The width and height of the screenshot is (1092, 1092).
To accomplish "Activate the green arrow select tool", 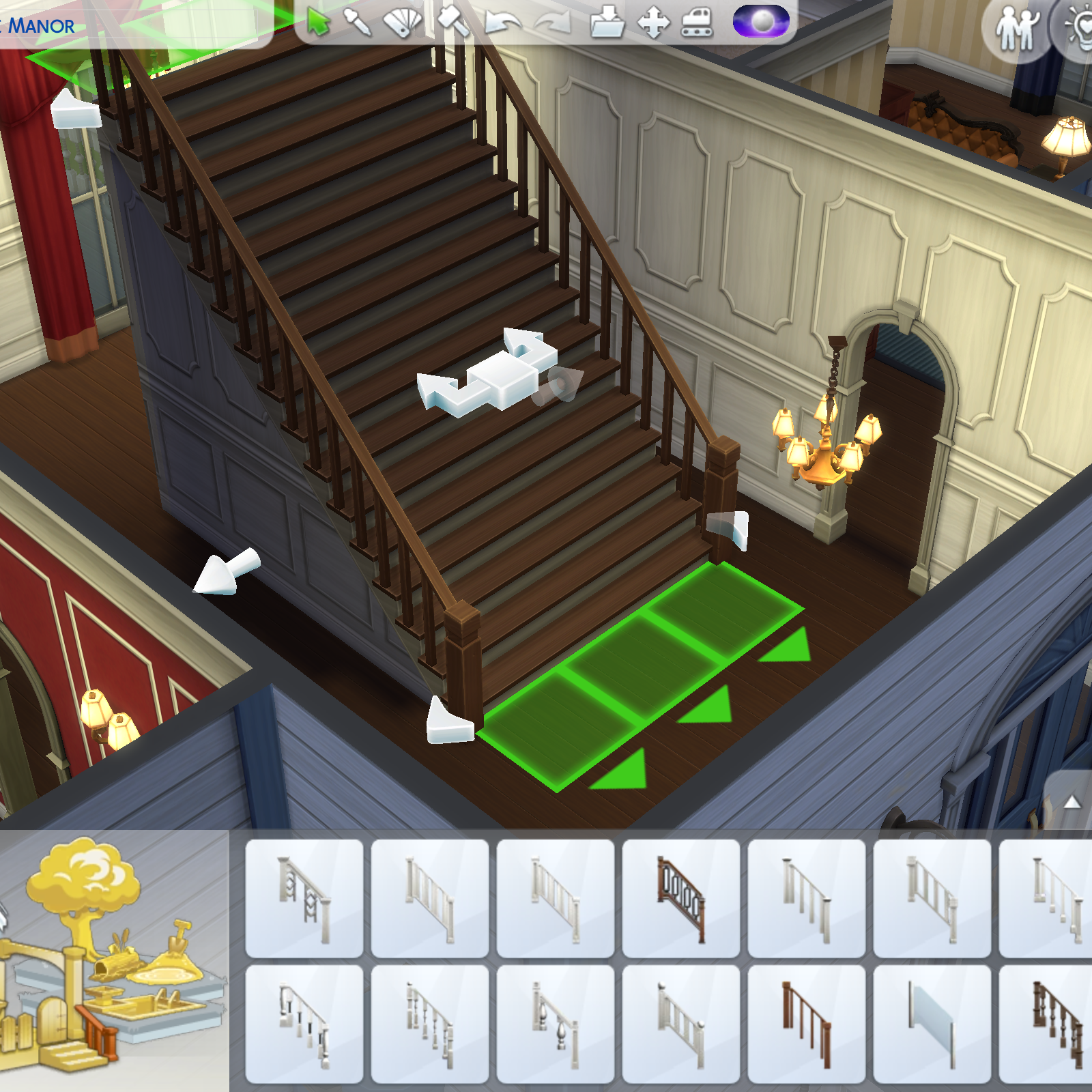I will pyautogui.click(x=318, y=23).
